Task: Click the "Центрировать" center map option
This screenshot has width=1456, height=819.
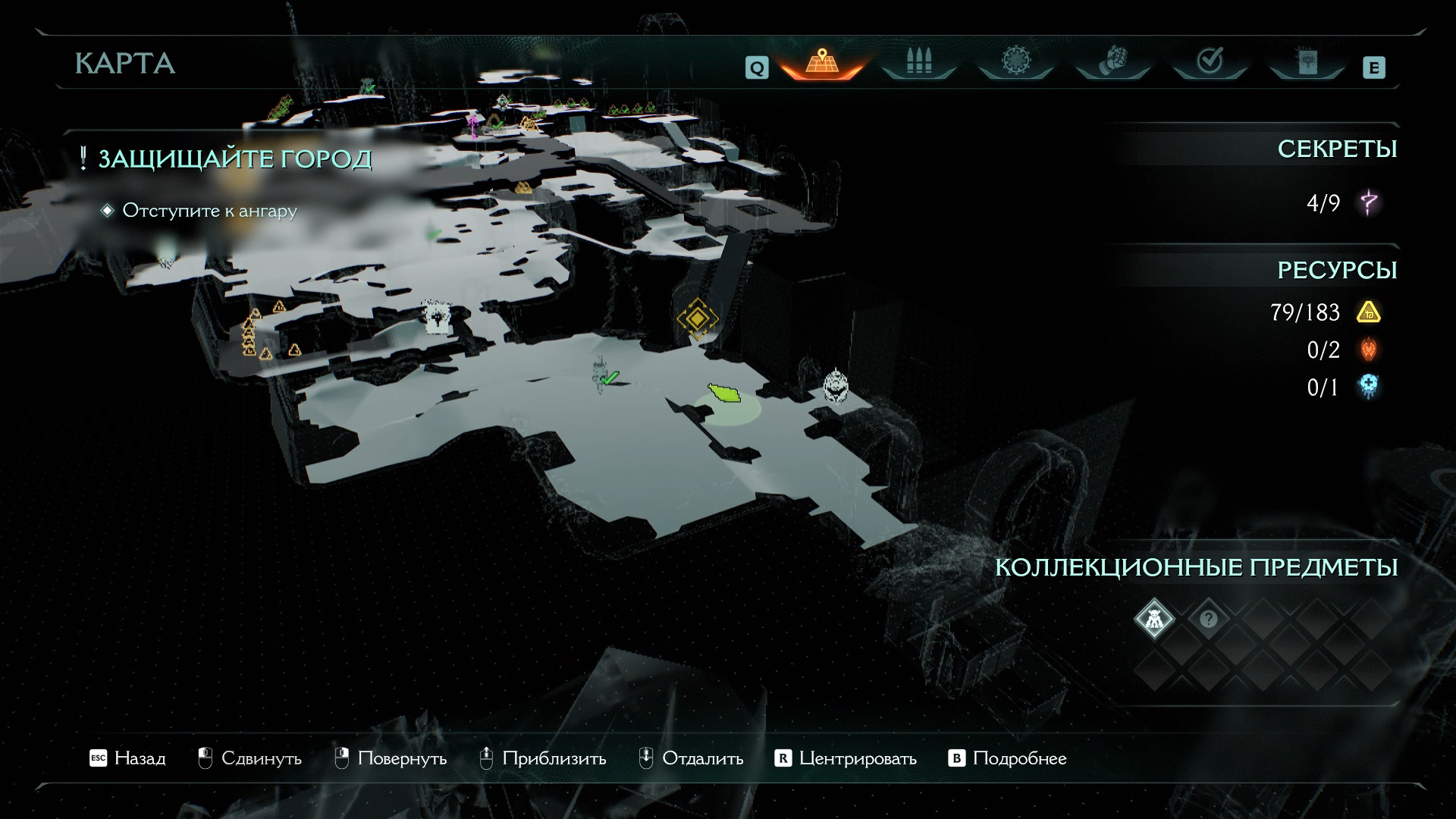Action: (846, 758)
